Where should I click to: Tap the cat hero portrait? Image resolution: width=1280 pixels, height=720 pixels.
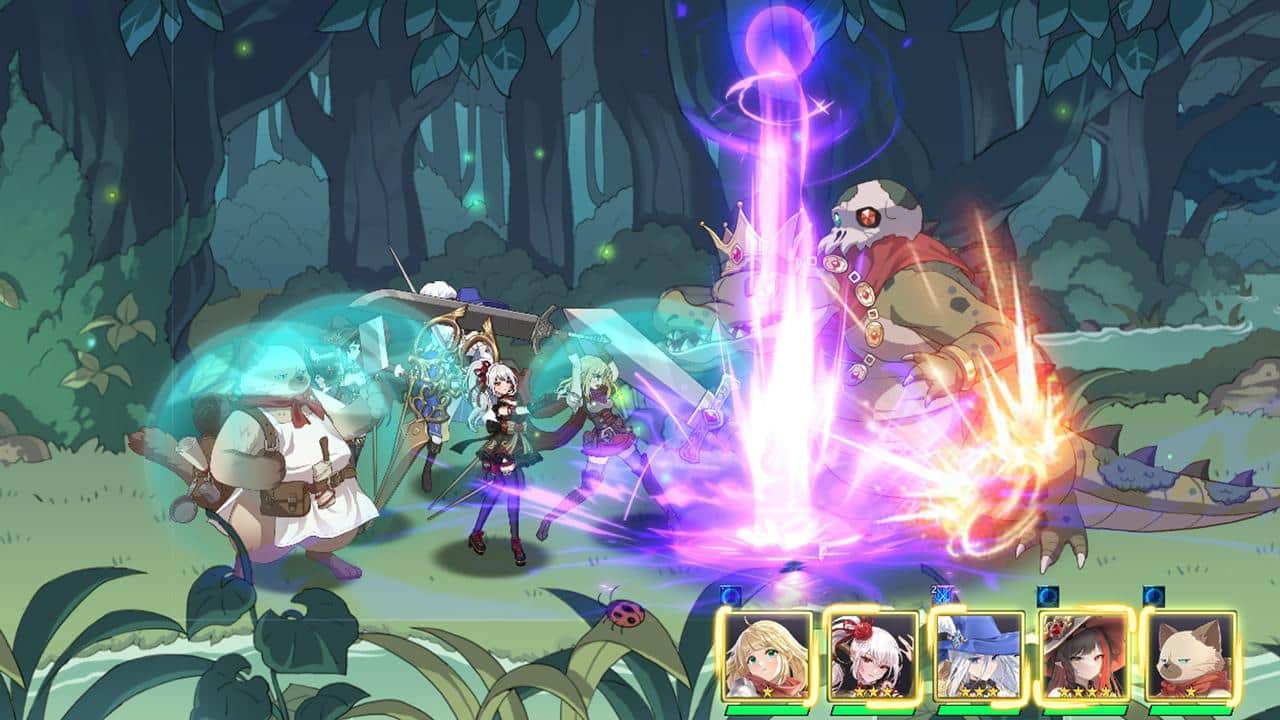coord(1190,654)
